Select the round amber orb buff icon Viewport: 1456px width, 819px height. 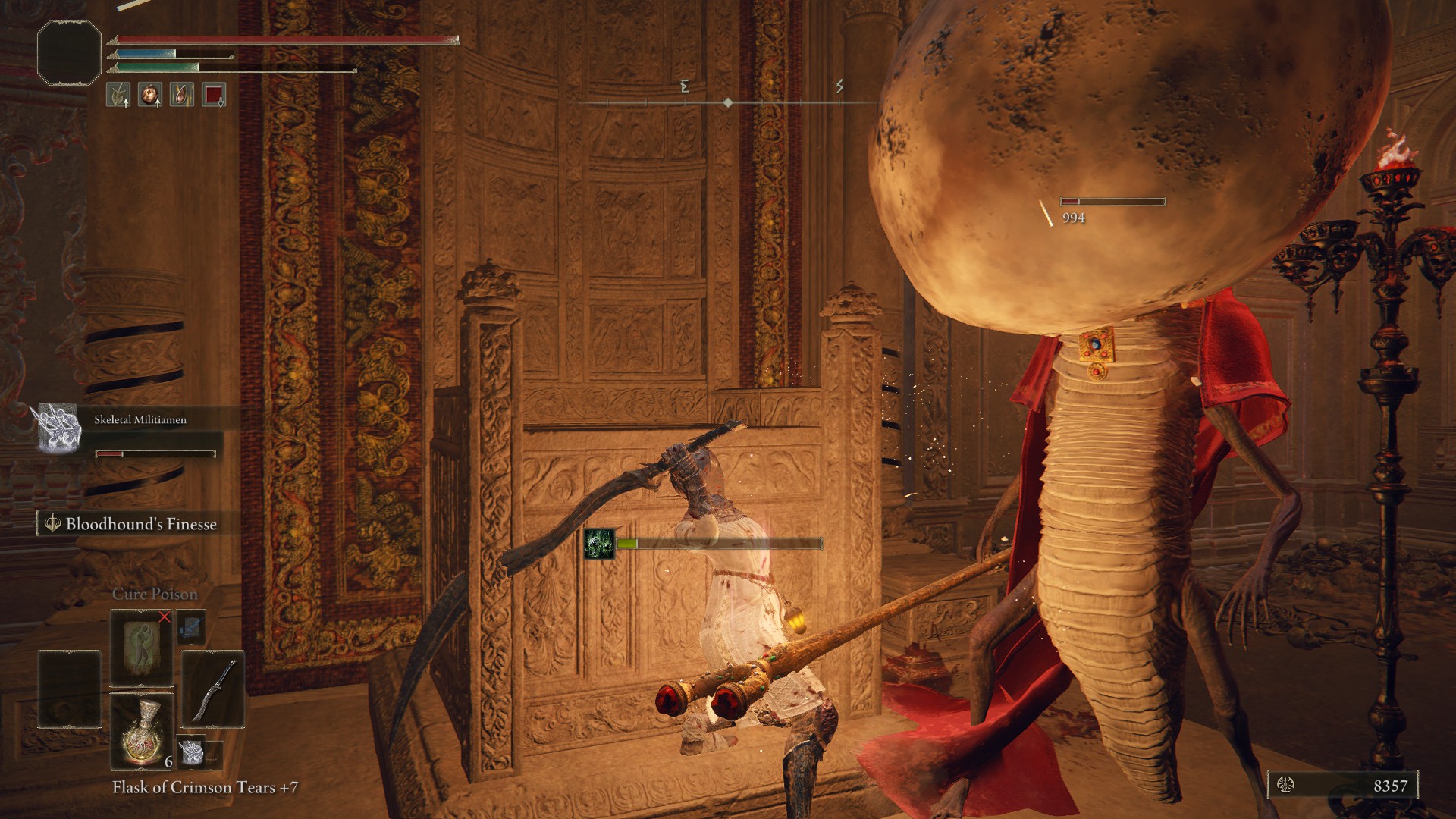point(149,95)
